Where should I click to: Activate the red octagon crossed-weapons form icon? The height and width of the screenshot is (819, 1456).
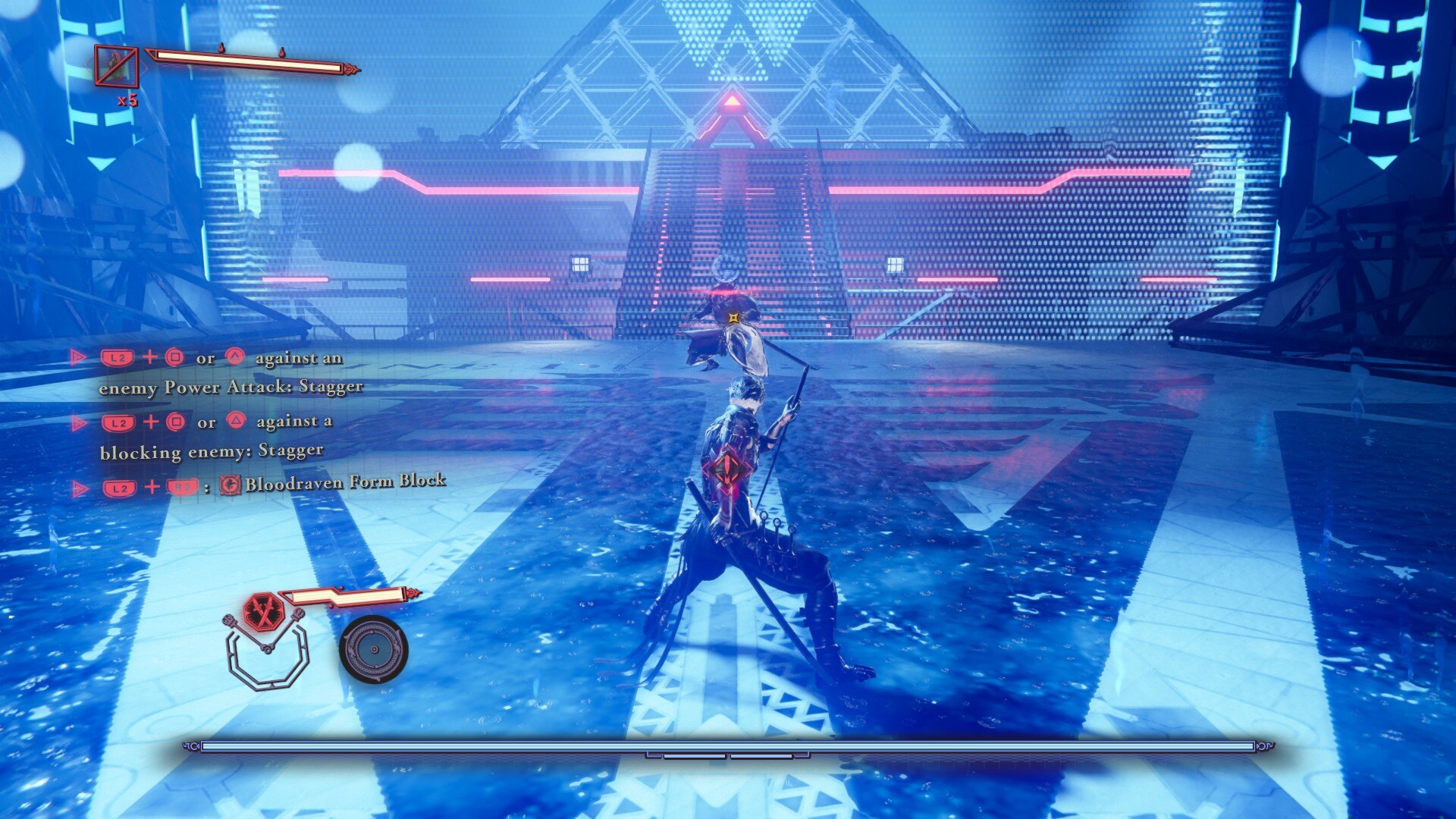263,613
